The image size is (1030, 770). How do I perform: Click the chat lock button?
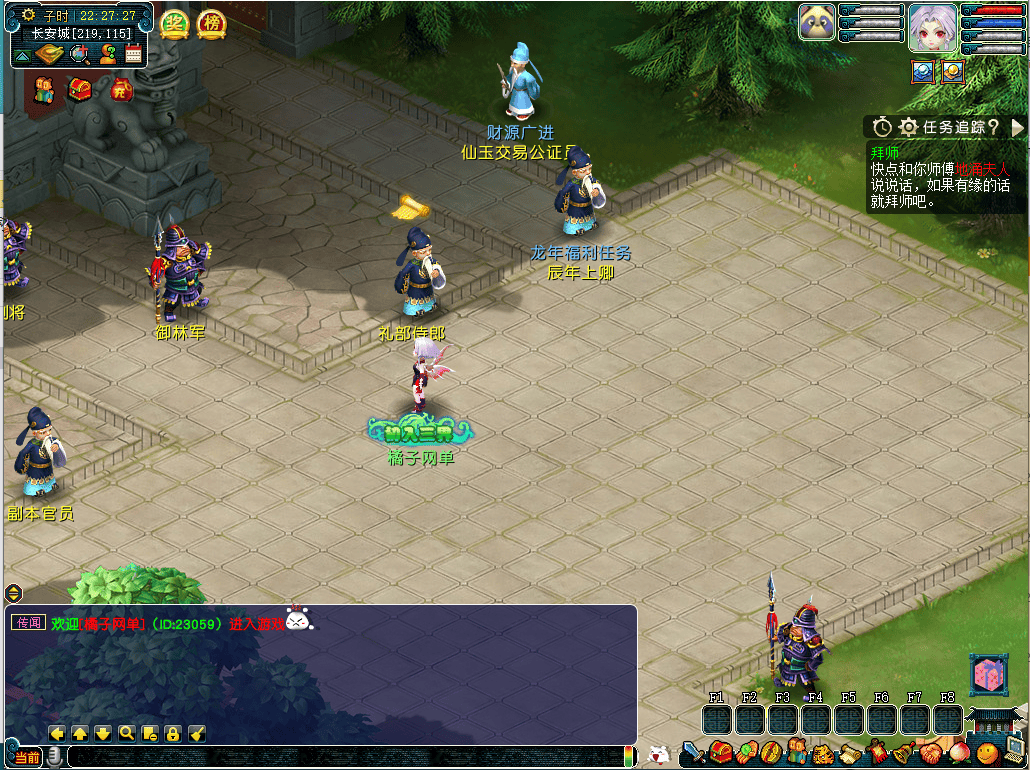point(173,733)
